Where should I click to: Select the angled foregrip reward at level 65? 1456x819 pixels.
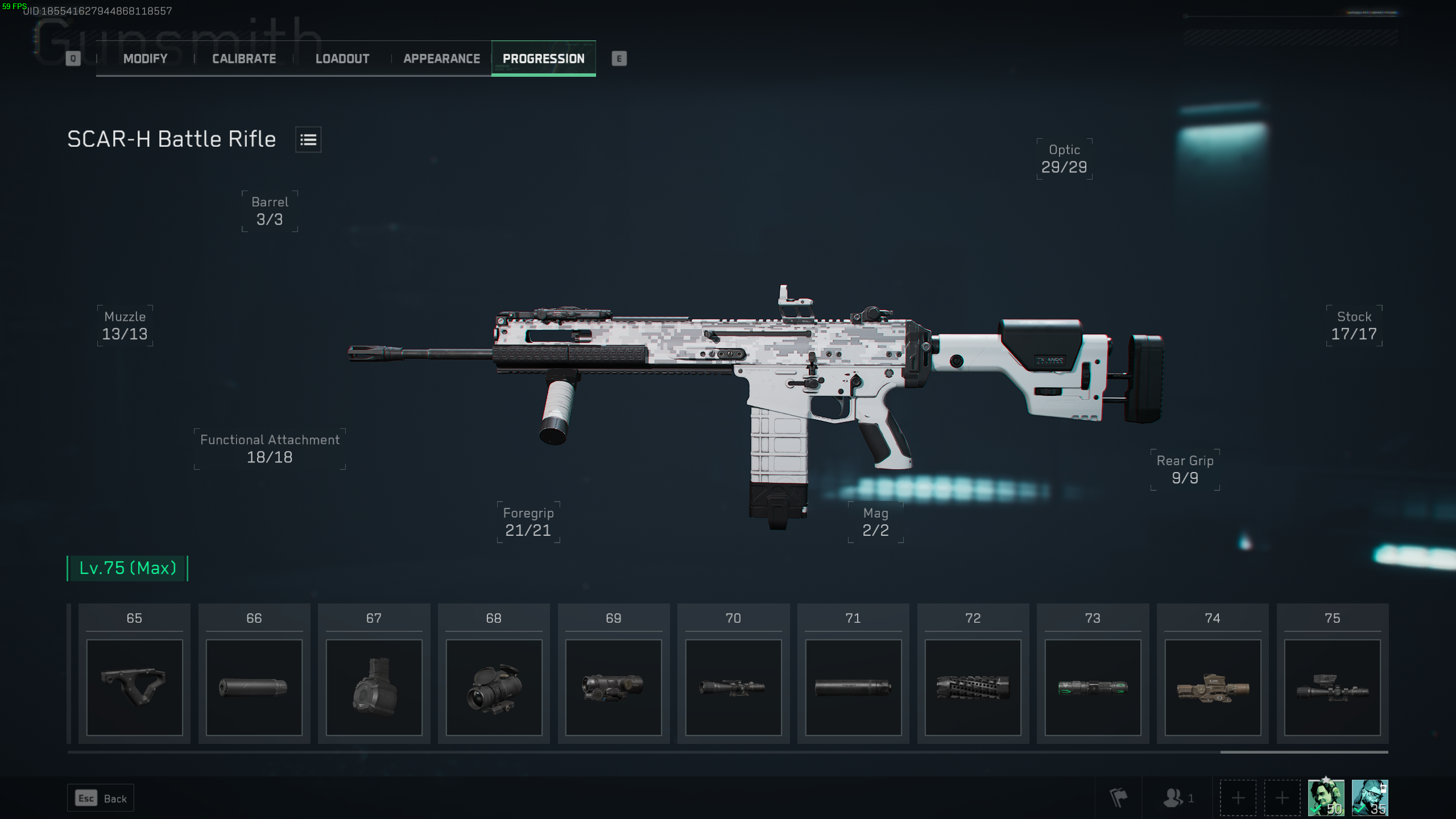click(x=134, y=686)
